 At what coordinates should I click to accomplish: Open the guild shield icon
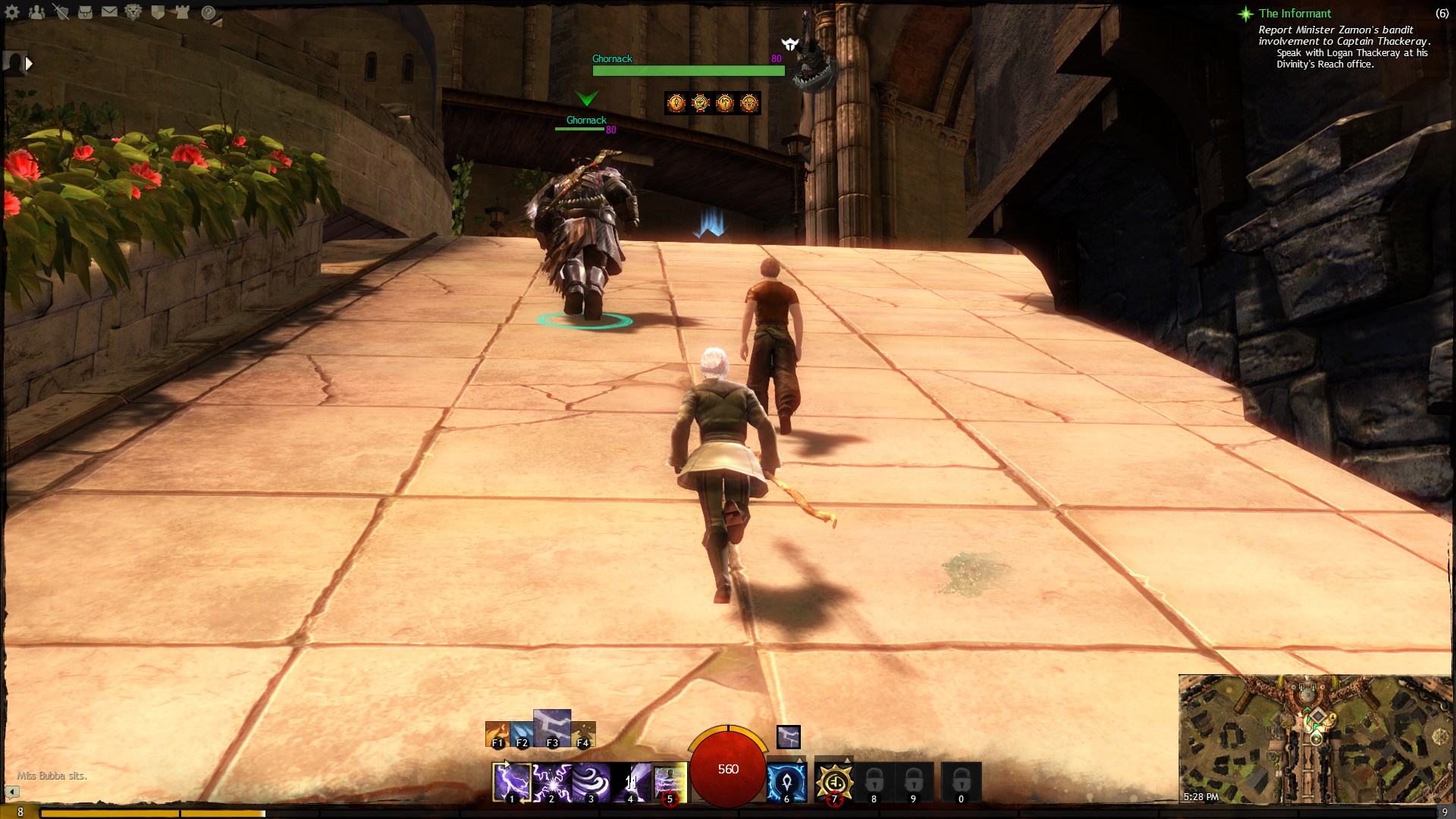click(x=158, y=12)
